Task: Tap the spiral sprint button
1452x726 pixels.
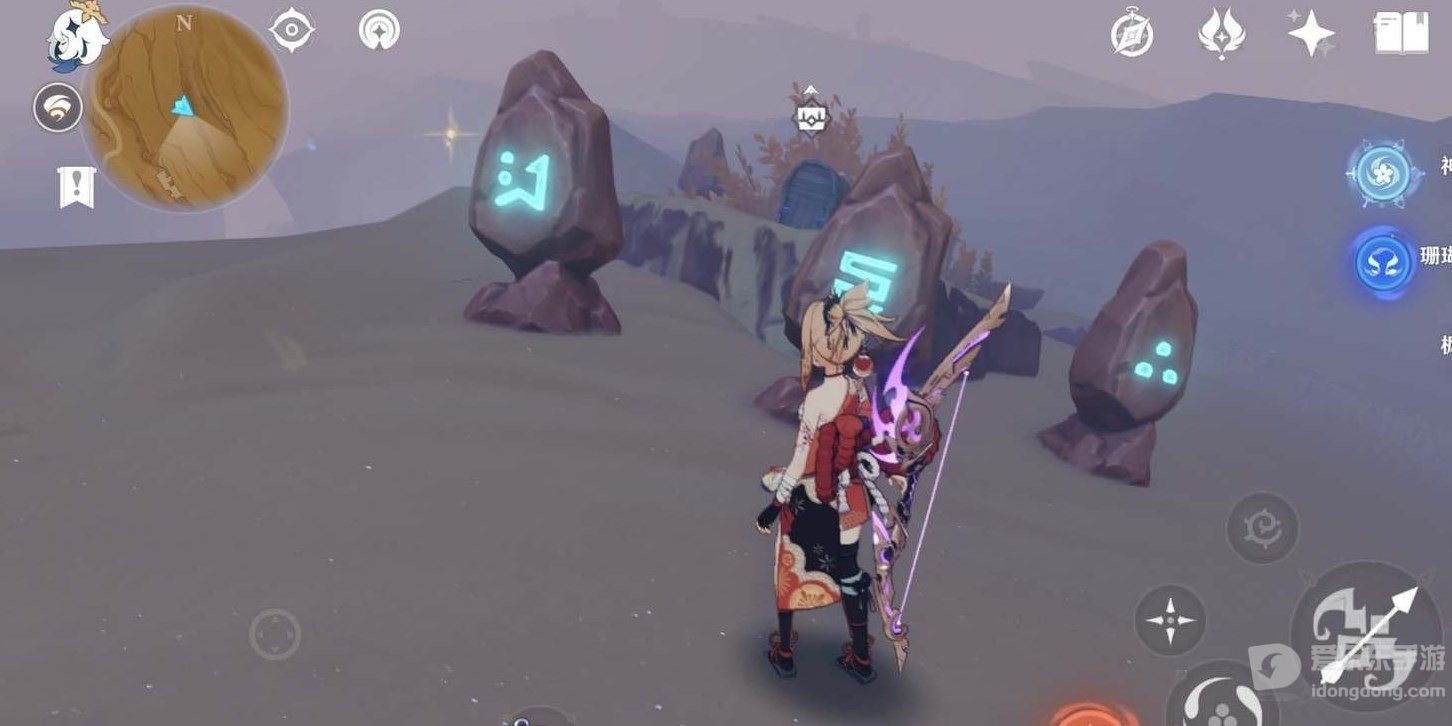Action: [1262, 527]
